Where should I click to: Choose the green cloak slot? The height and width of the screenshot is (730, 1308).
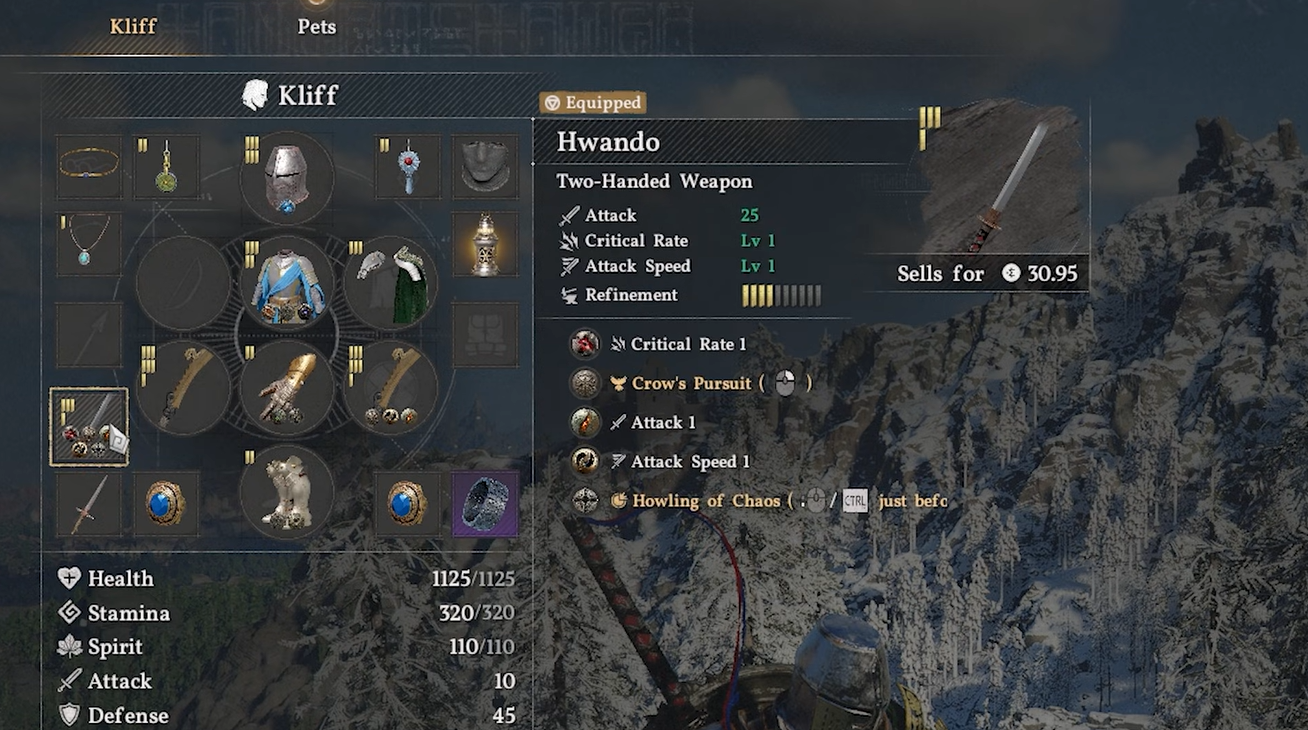pos(391,283)
